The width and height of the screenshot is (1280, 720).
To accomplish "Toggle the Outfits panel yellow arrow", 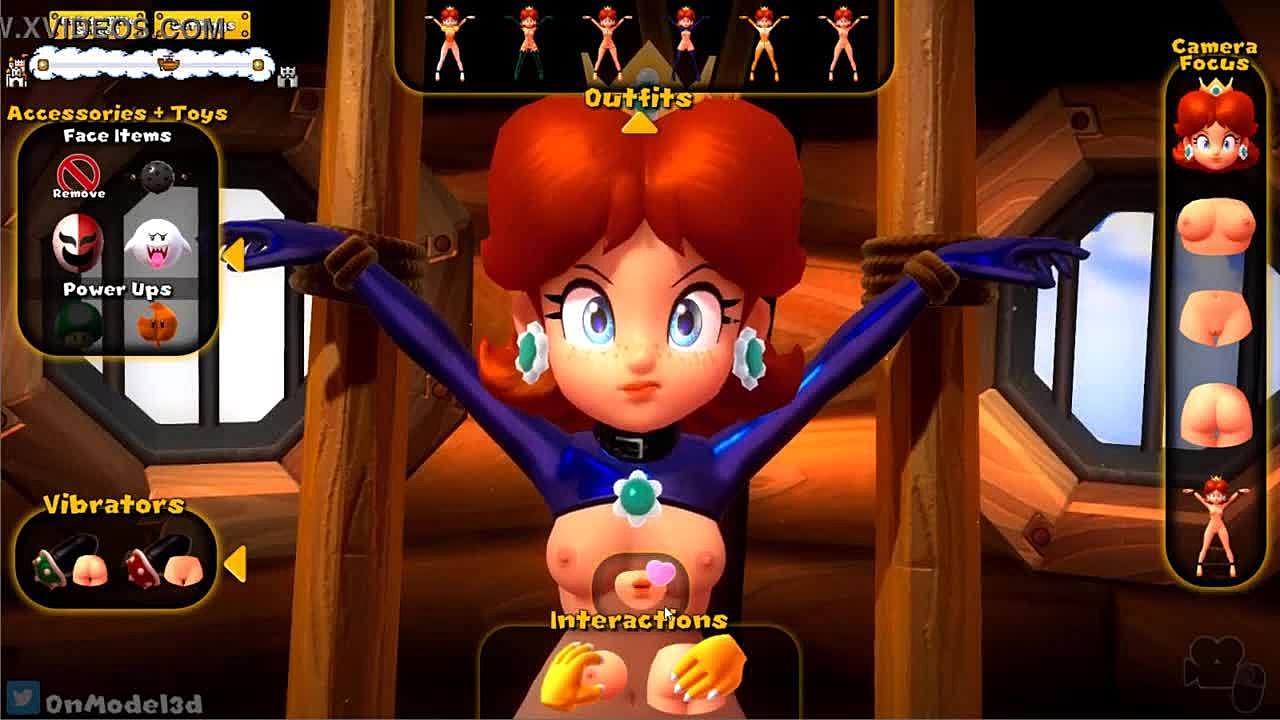I will tap(639, 124).
